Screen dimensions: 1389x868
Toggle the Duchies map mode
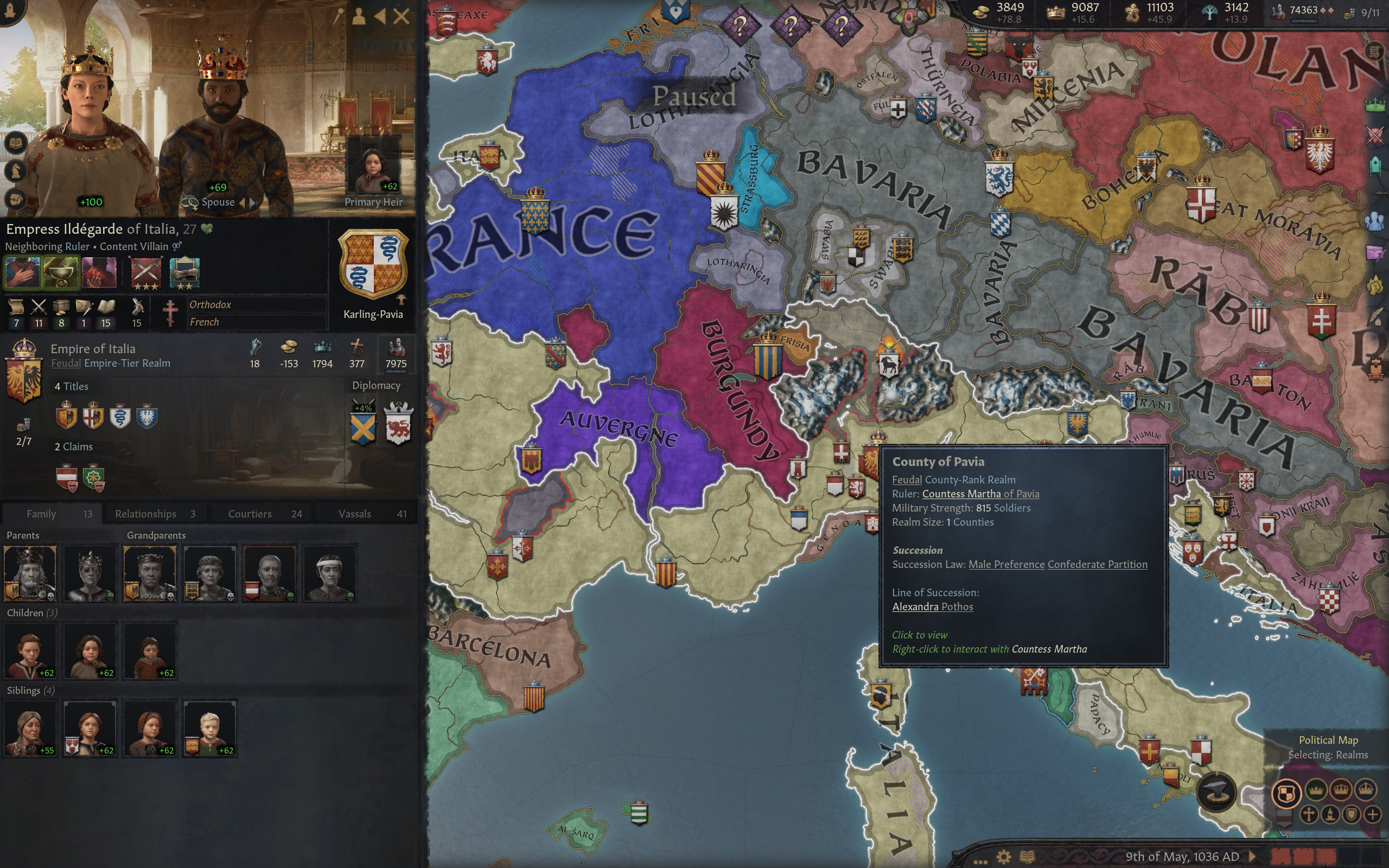point(1316,792)
